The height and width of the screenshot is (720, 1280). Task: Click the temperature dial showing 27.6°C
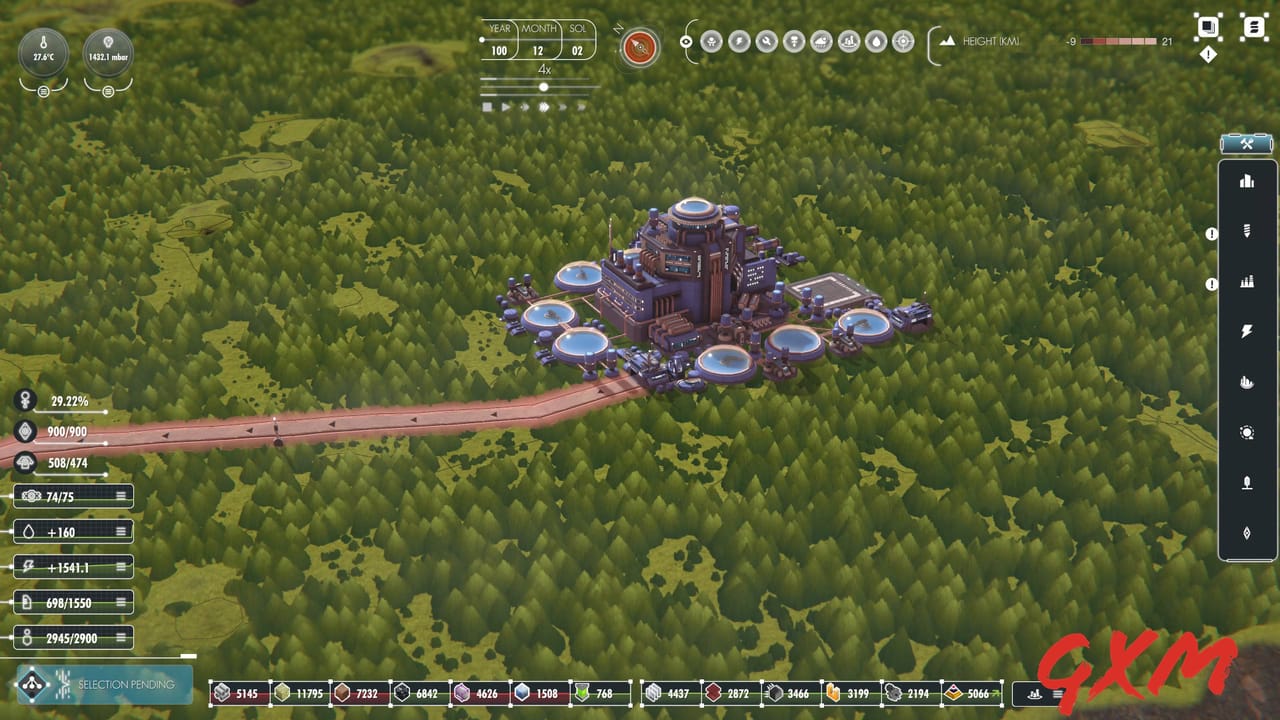click(41, 52)
